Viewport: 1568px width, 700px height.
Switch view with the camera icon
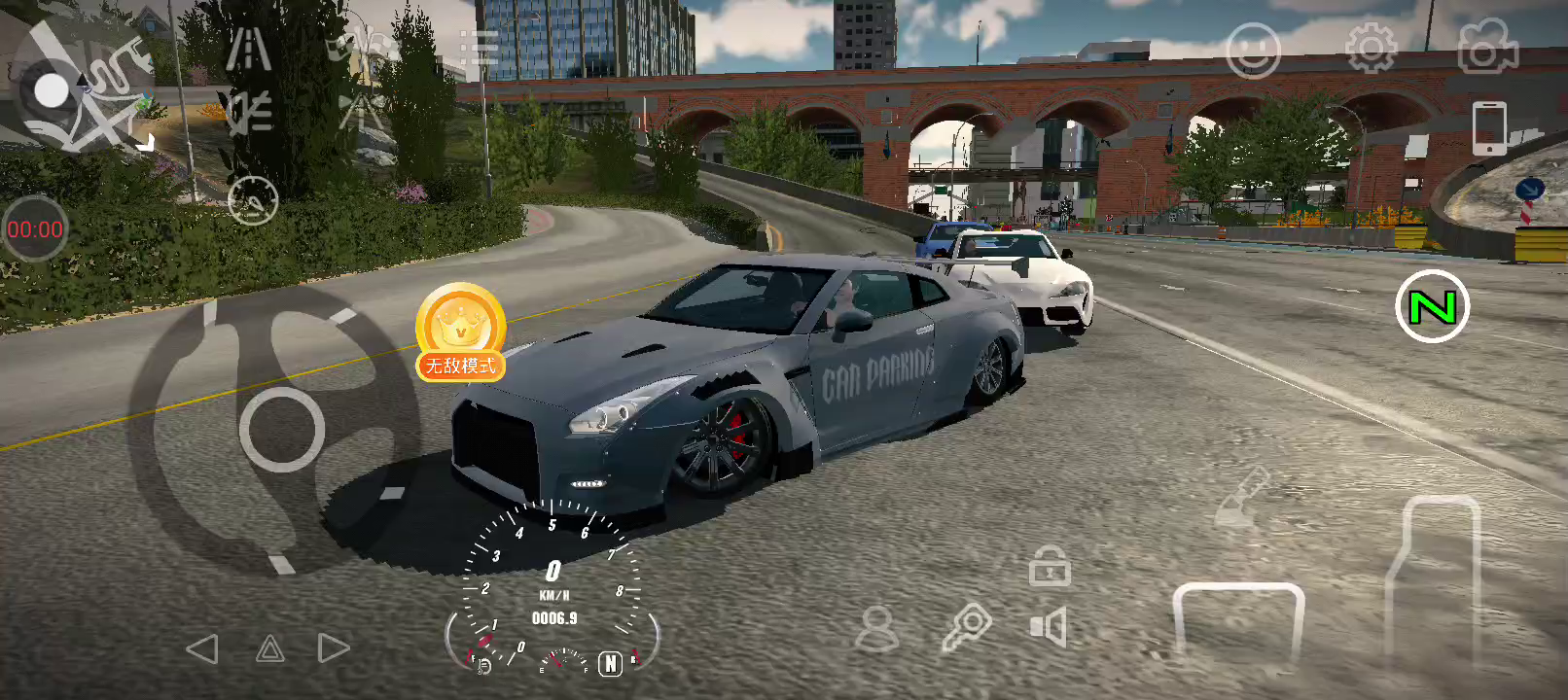pos(1487,49)
